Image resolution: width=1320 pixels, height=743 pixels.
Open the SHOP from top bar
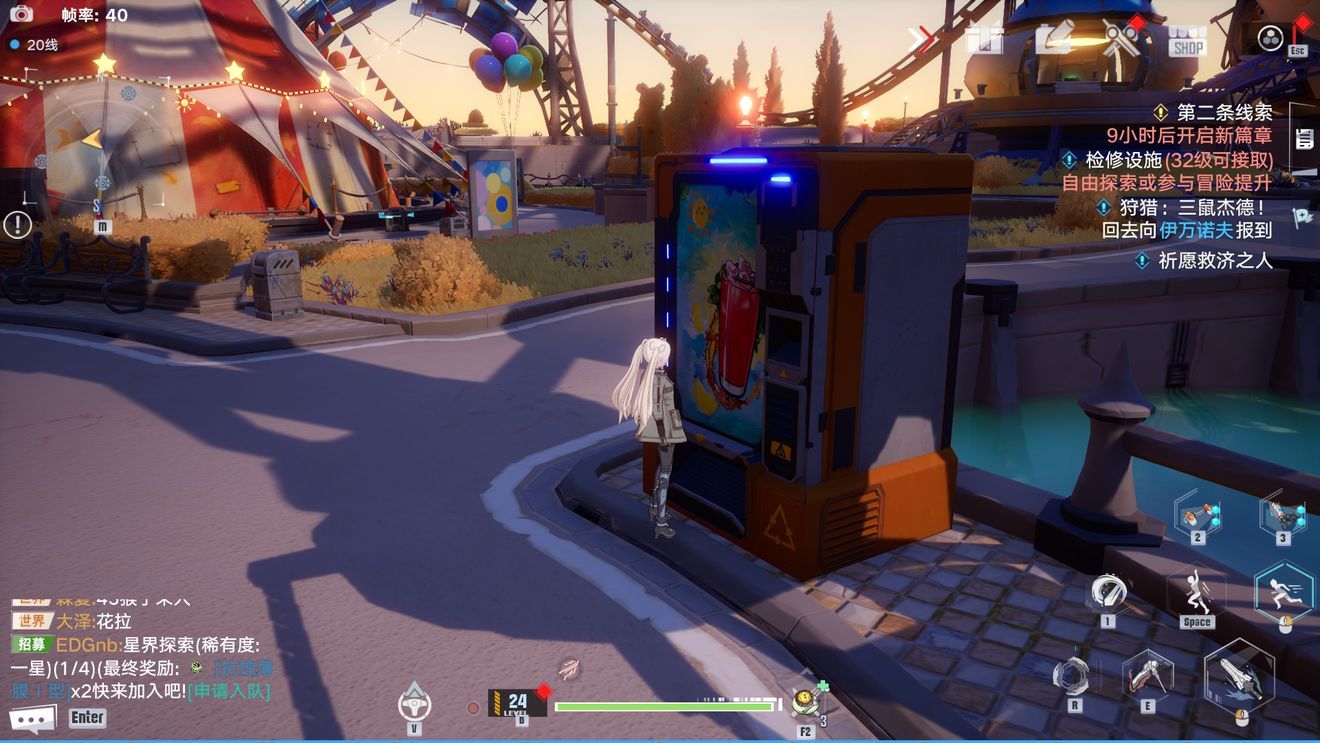1187,40
